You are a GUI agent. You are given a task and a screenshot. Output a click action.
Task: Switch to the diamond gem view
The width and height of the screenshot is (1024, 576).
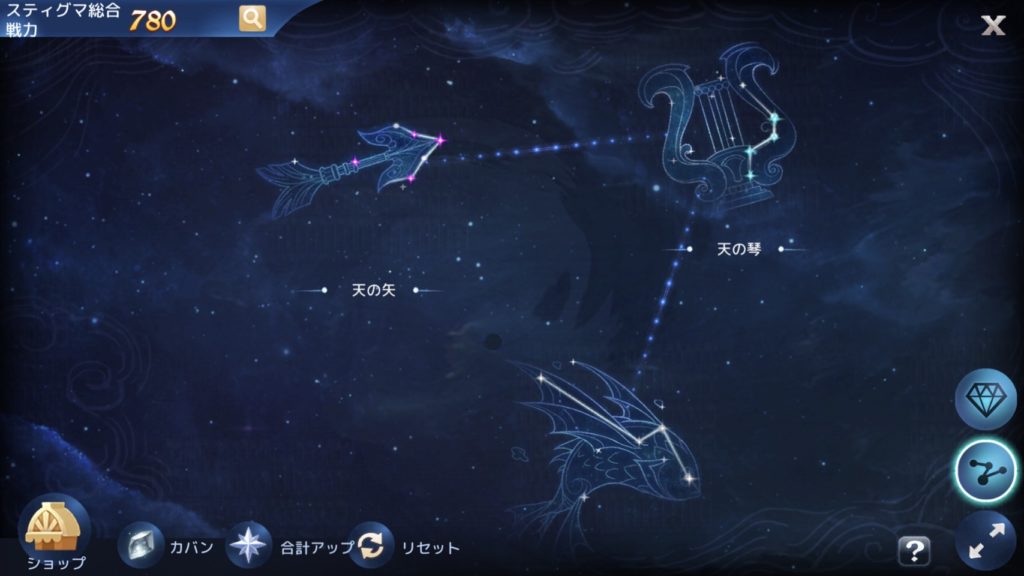(x=985, y=398)
